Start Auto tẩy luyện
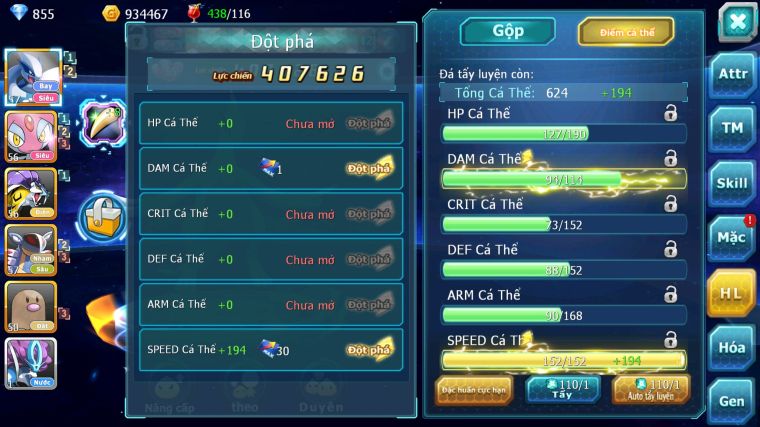Image resolution: width=760 pixels, height=427 pixels. [x=651, y=389]
